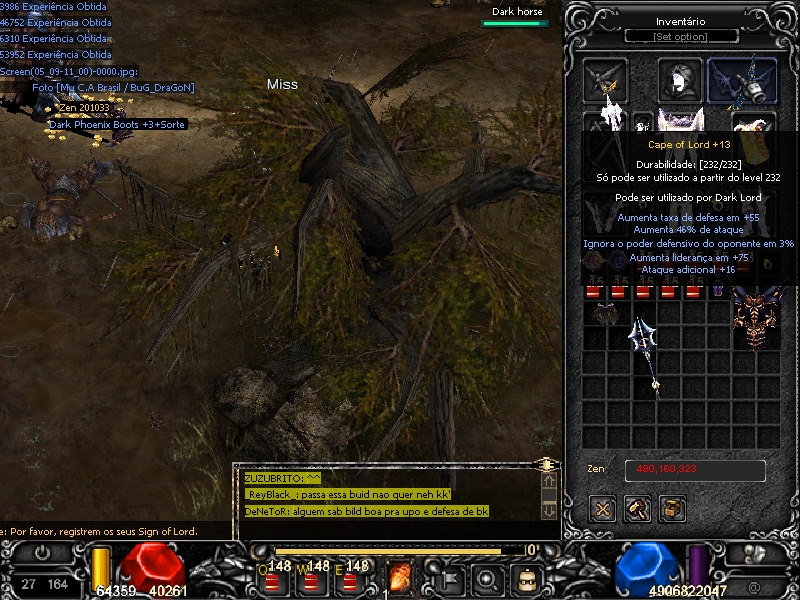This screenshot has width=800, height=600.
Task: Click the Set option label
Action: click(x=680, y=37)
